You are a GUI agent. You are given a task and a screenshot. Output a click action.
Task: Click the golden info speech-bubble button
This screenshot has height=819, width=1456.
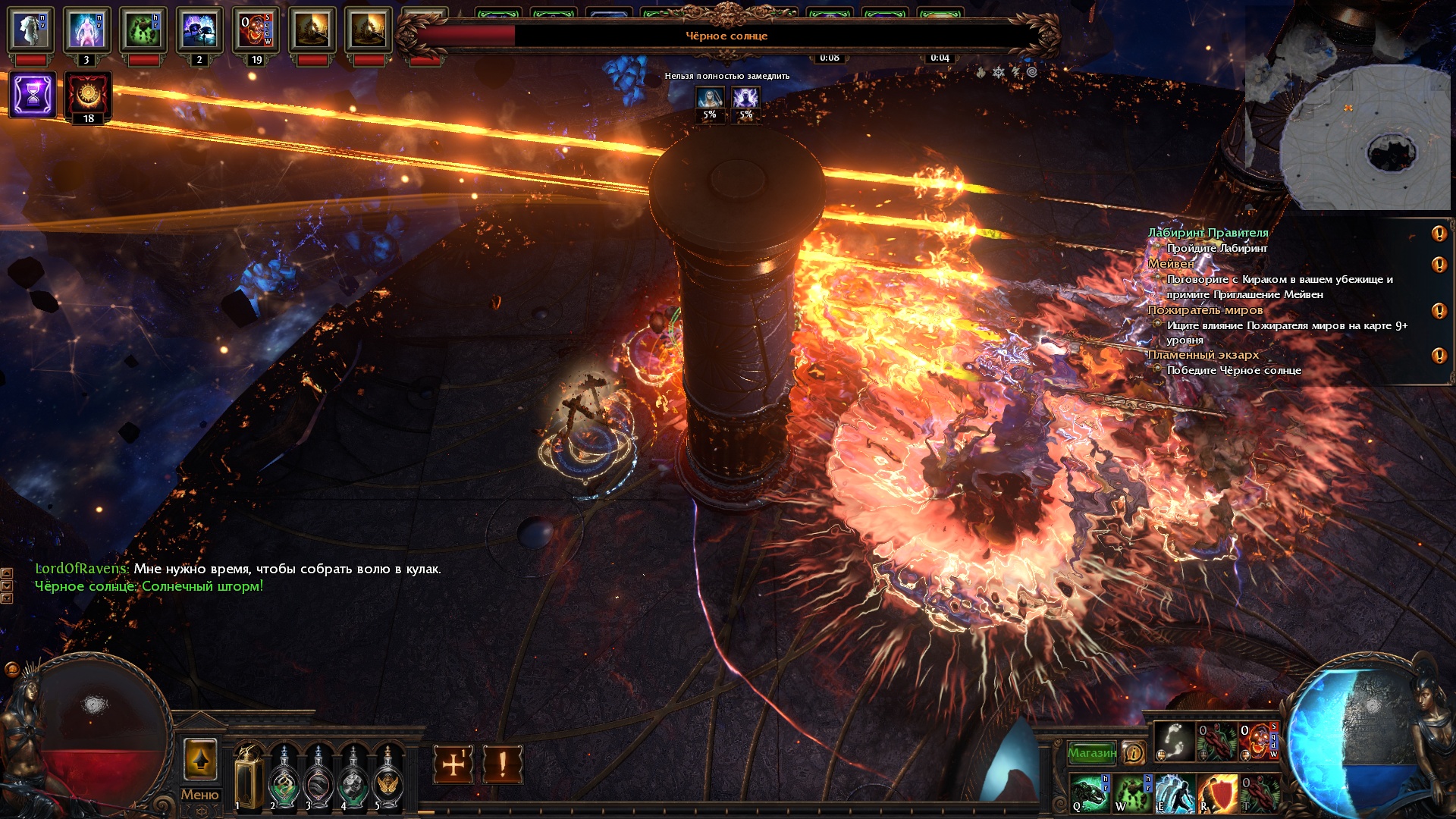[x=1134, y=753]
